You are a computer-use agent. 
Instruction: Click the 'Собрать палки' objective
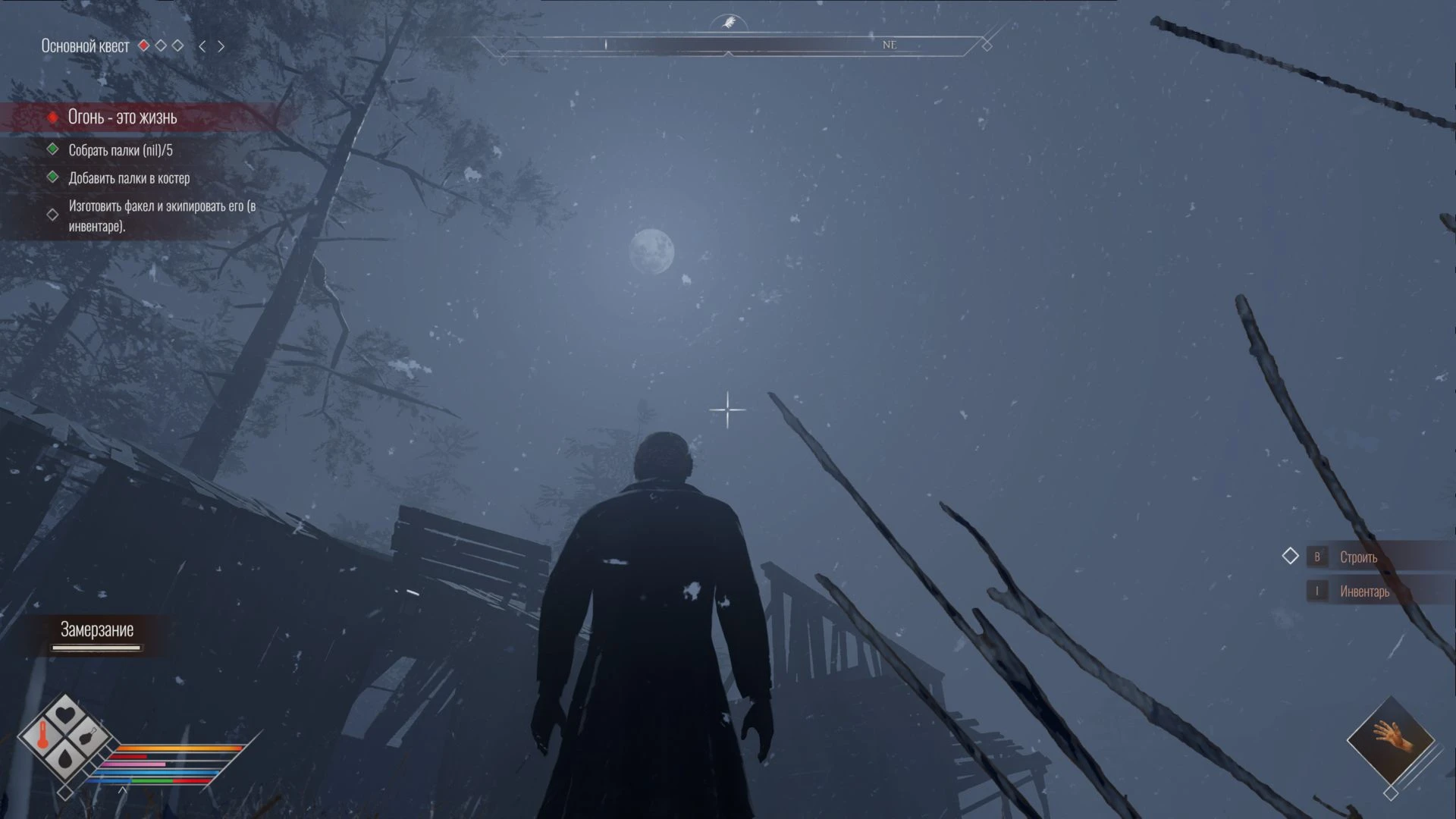121,150
